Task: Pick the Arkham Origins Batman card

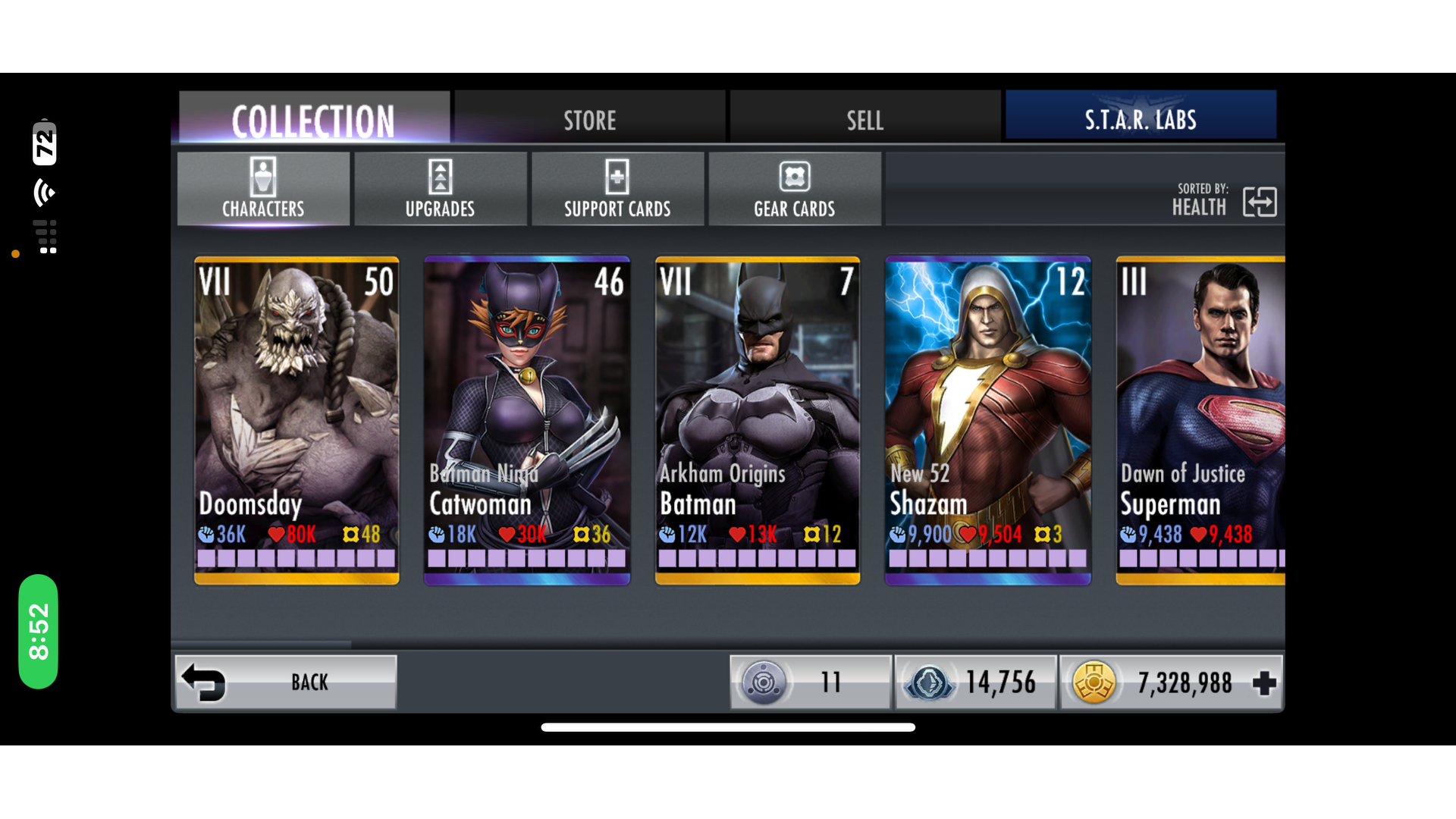Action: coord(758,420)
